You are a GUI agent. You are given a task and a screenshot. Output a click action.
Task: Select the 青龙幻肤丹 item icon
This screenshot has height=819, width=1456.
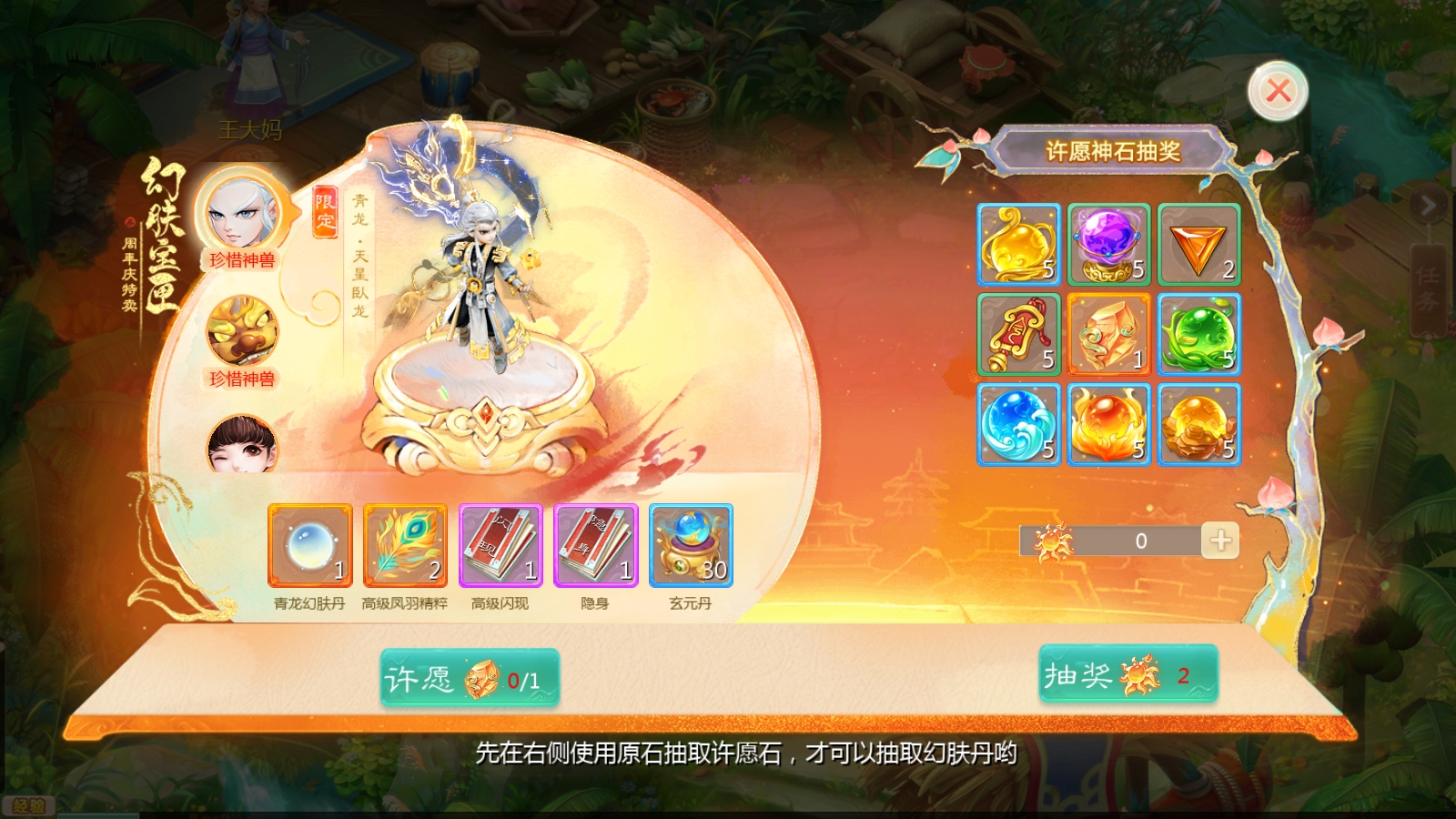click(309, 546)
